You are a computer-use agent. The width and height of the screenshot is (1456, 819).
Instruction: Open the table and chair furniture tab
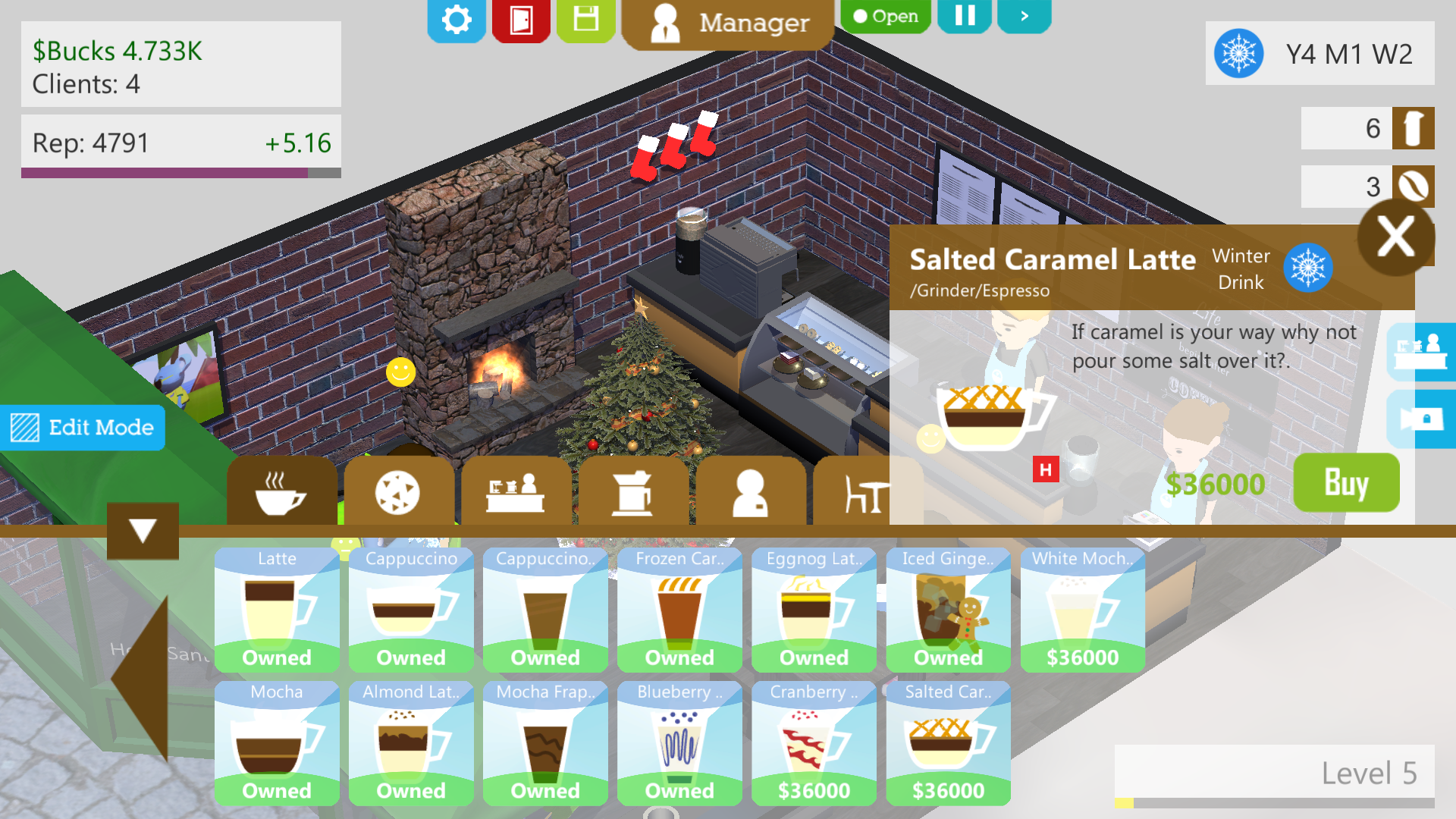coord(864,494)
